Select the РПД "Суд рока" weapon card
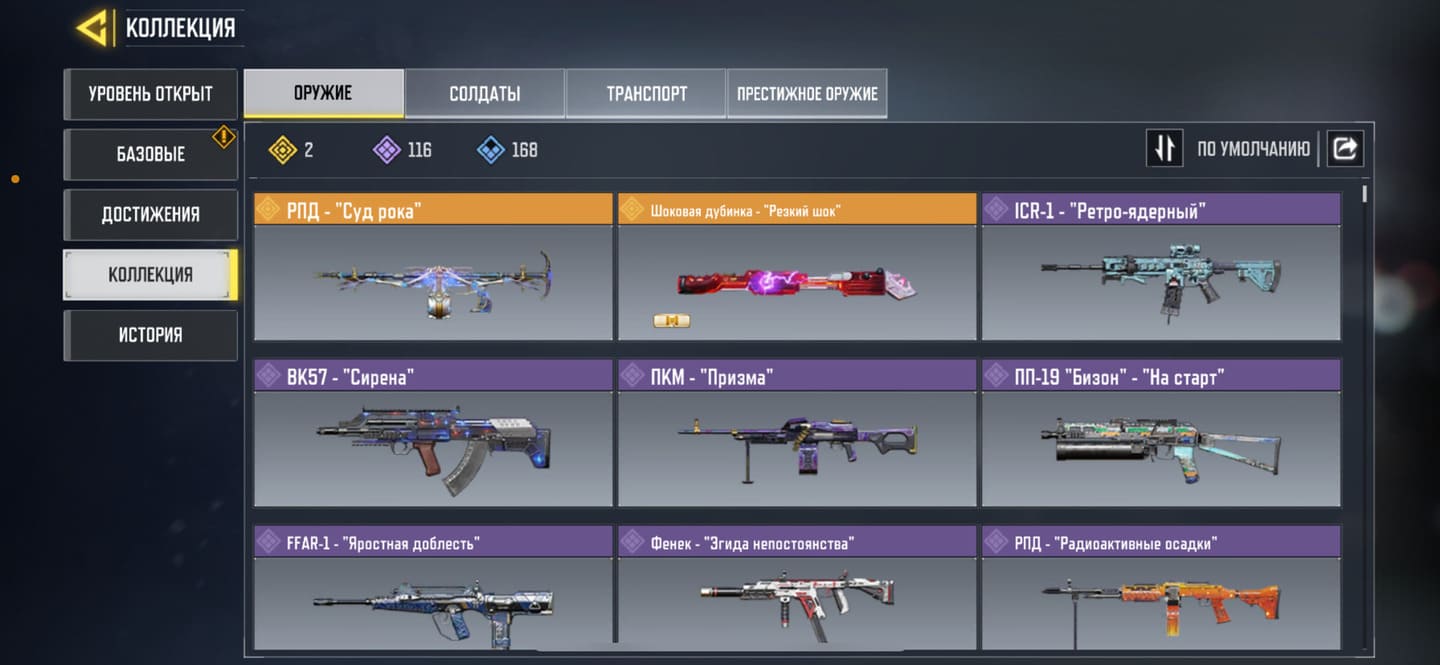This screenshot has height=665, width=1440. tap(432, 267)
